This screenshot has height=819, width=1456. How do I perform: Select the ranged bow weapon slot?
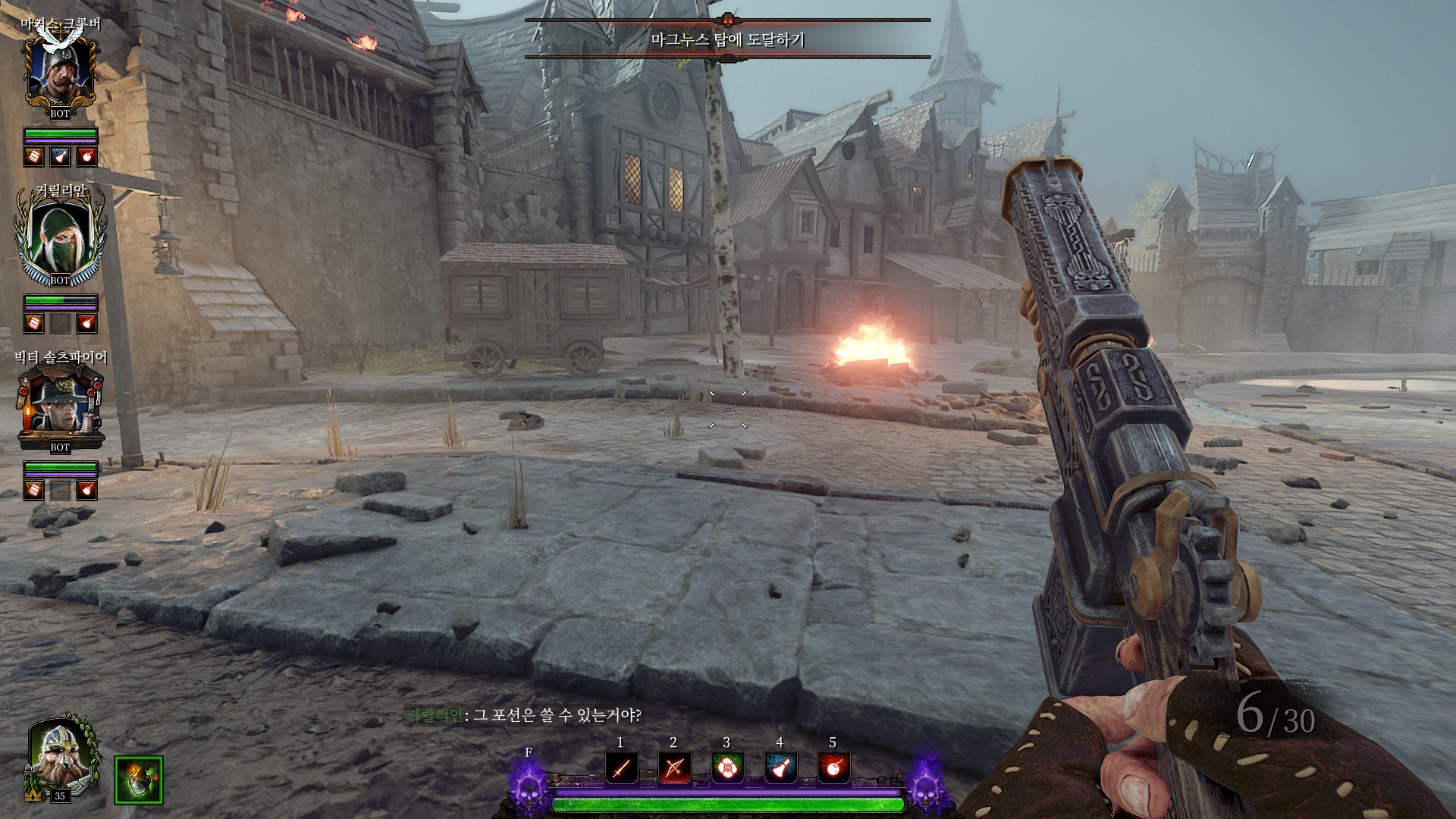click(674, 769)
